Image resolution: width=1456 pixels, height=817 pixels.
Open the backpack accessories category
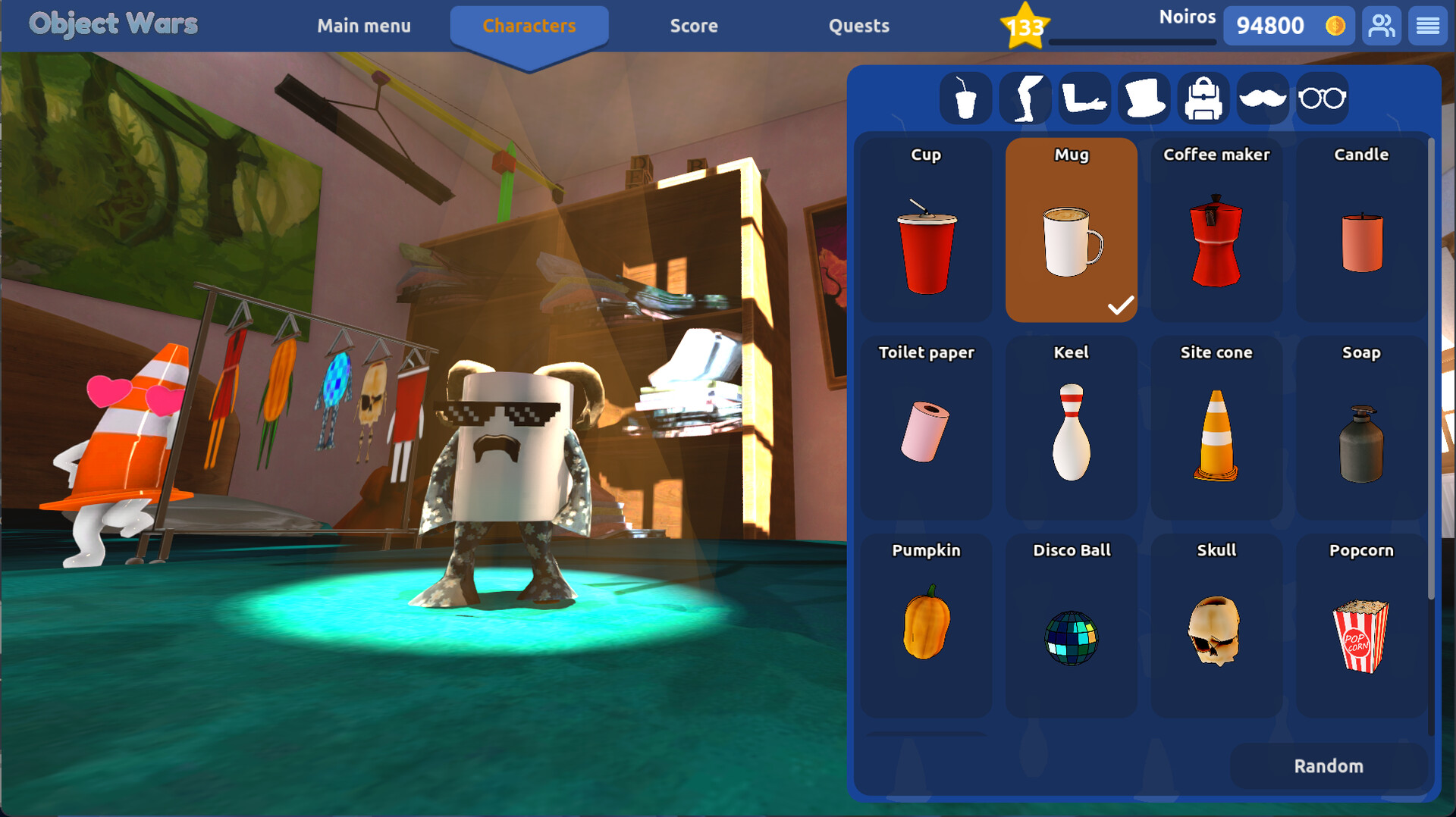point(1203,98)
